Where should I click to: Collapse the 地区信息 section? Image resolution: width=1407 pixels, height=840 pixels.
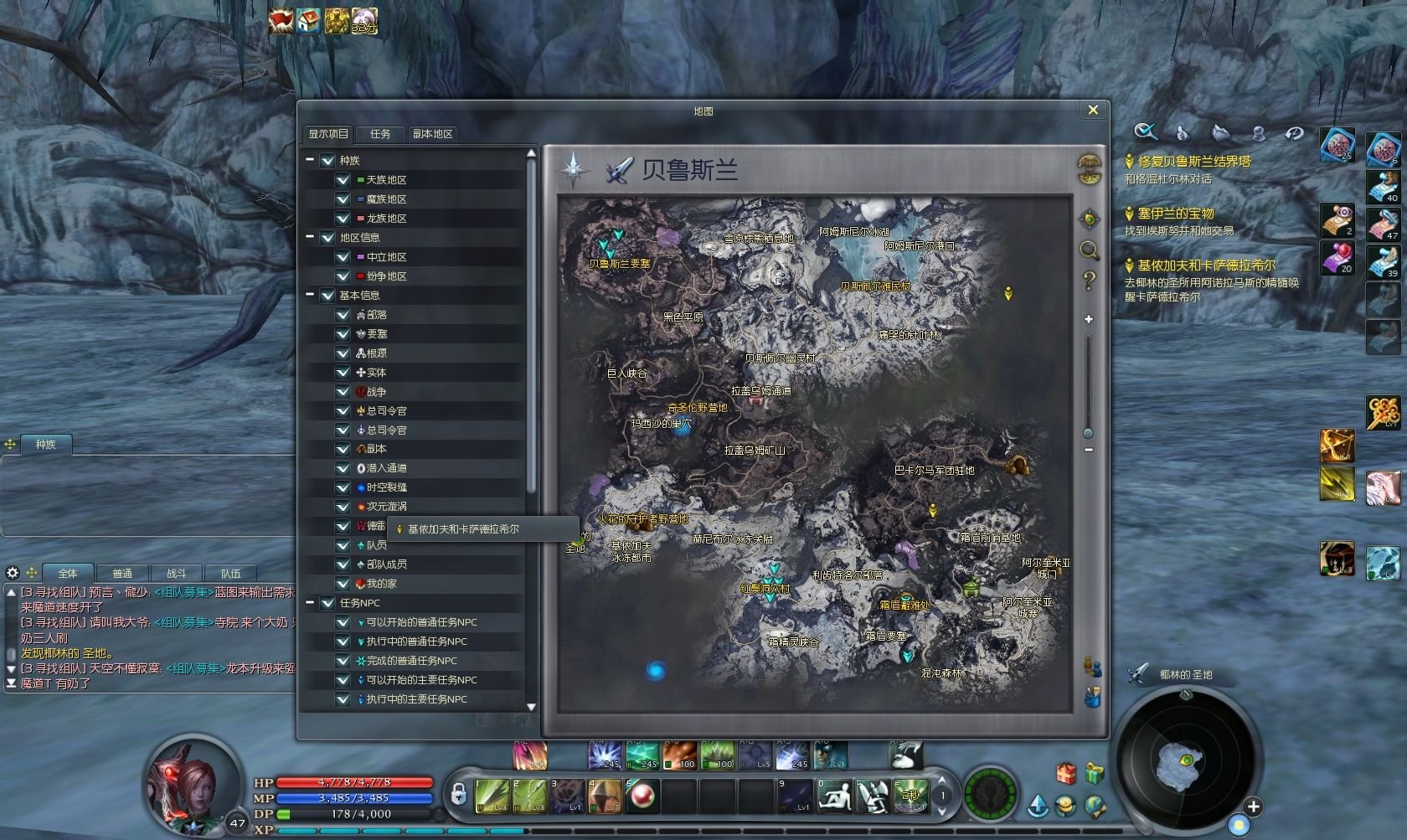tap(311, 237)
